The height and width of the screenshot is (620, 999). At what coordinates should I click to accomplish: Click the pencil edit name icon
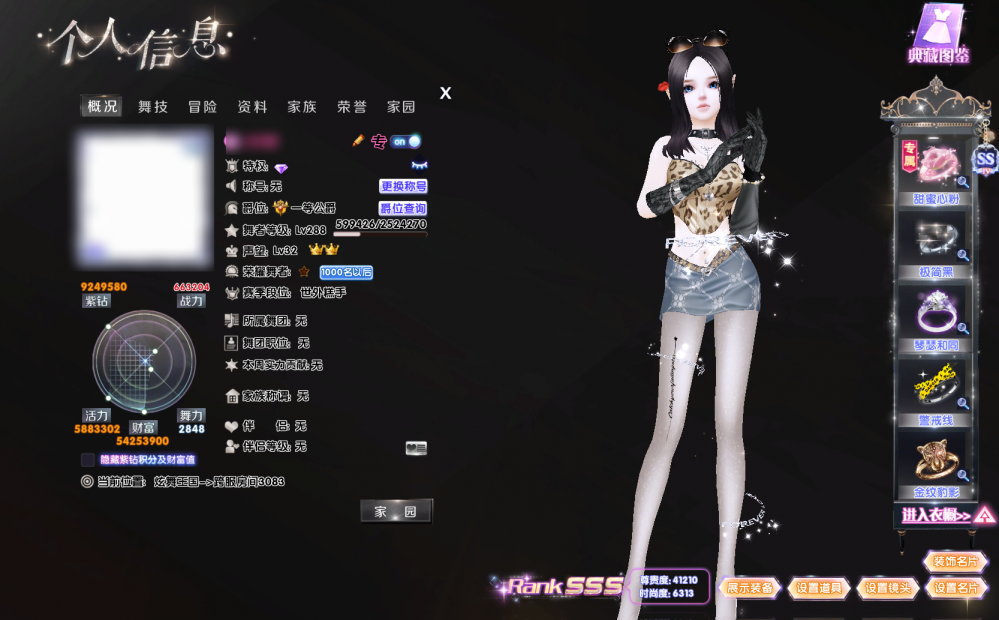click(x=358, y=141)
